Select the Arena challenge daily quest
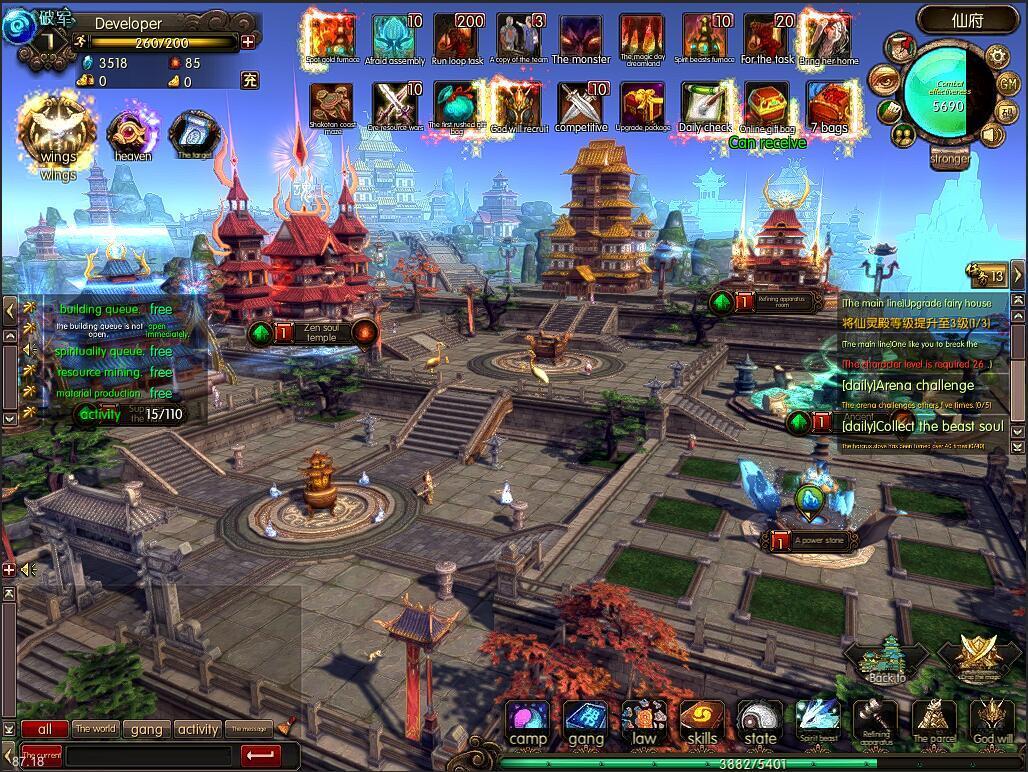Viewport: 1028px width, 772px height. [x=907, y=386]
